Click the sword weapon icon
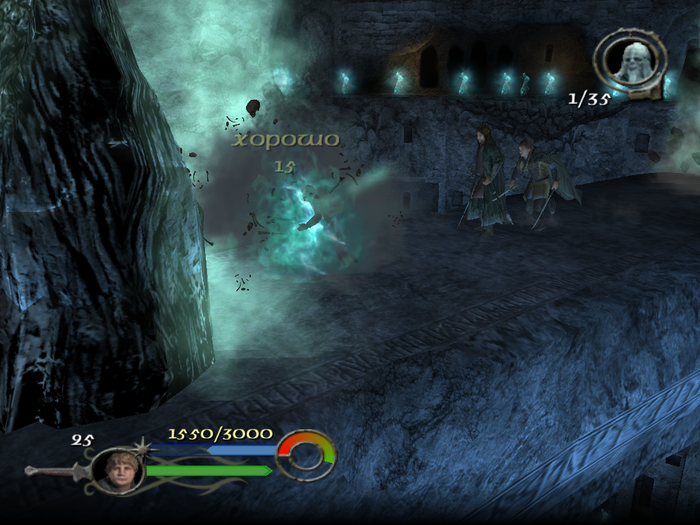This screenshot has height=525, width=700. 55,469
